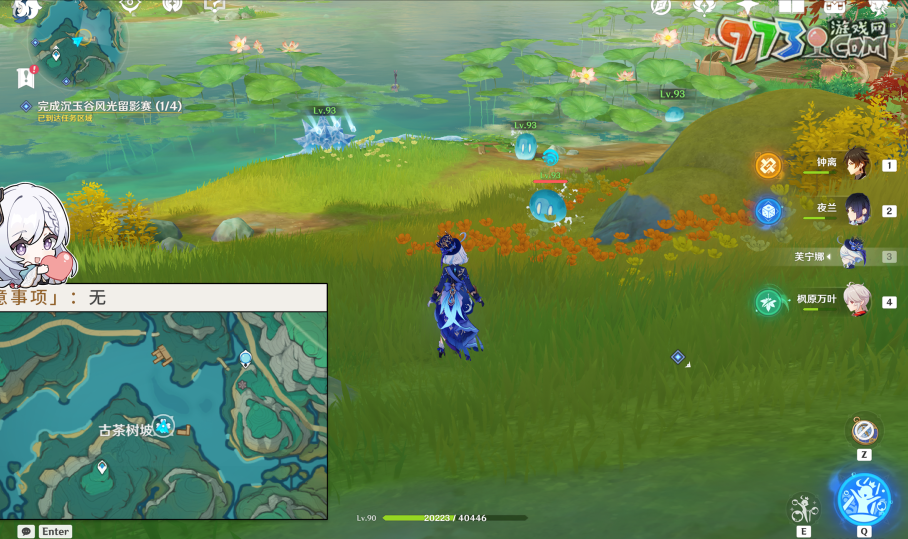Trigger 夜兰's blue dice burst icon
The width and height of the screenshot is (908, 539).
pos(768,210)
